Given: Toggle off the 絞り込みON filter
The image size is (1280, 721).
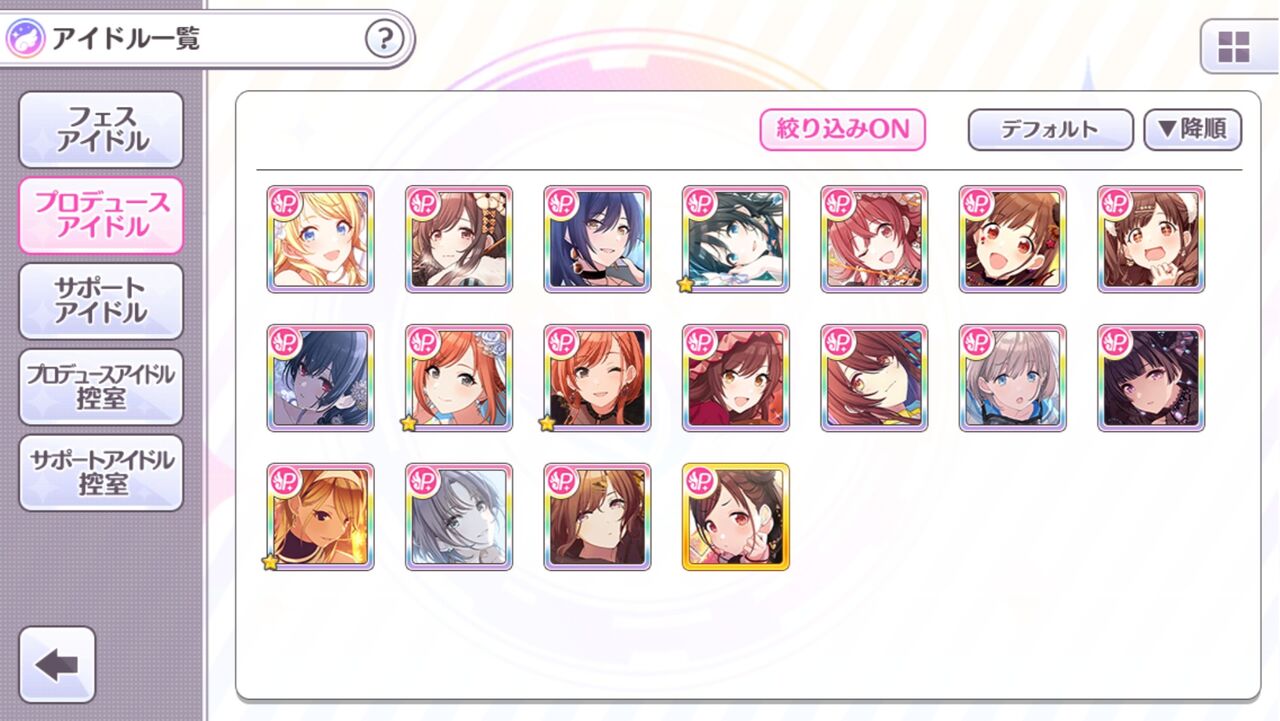Looking at the screenshot, I should (x=843, y=130).
